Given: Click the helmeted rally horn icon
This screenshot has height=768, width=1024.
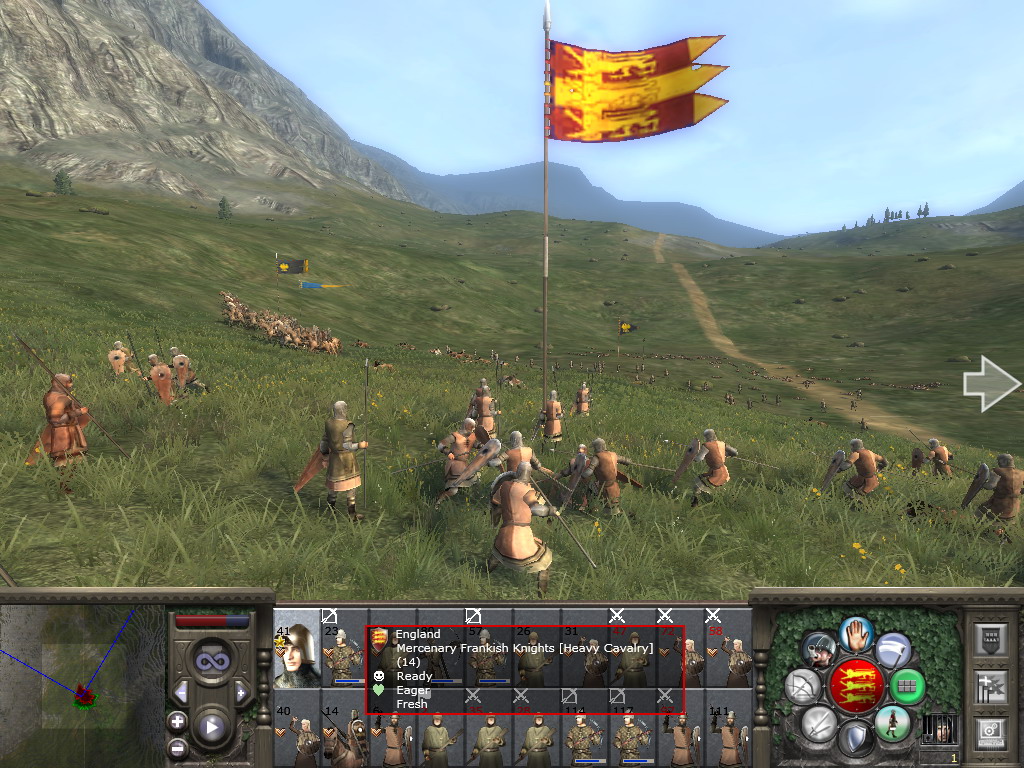Looking at the screenshot, I should point(819,650).
